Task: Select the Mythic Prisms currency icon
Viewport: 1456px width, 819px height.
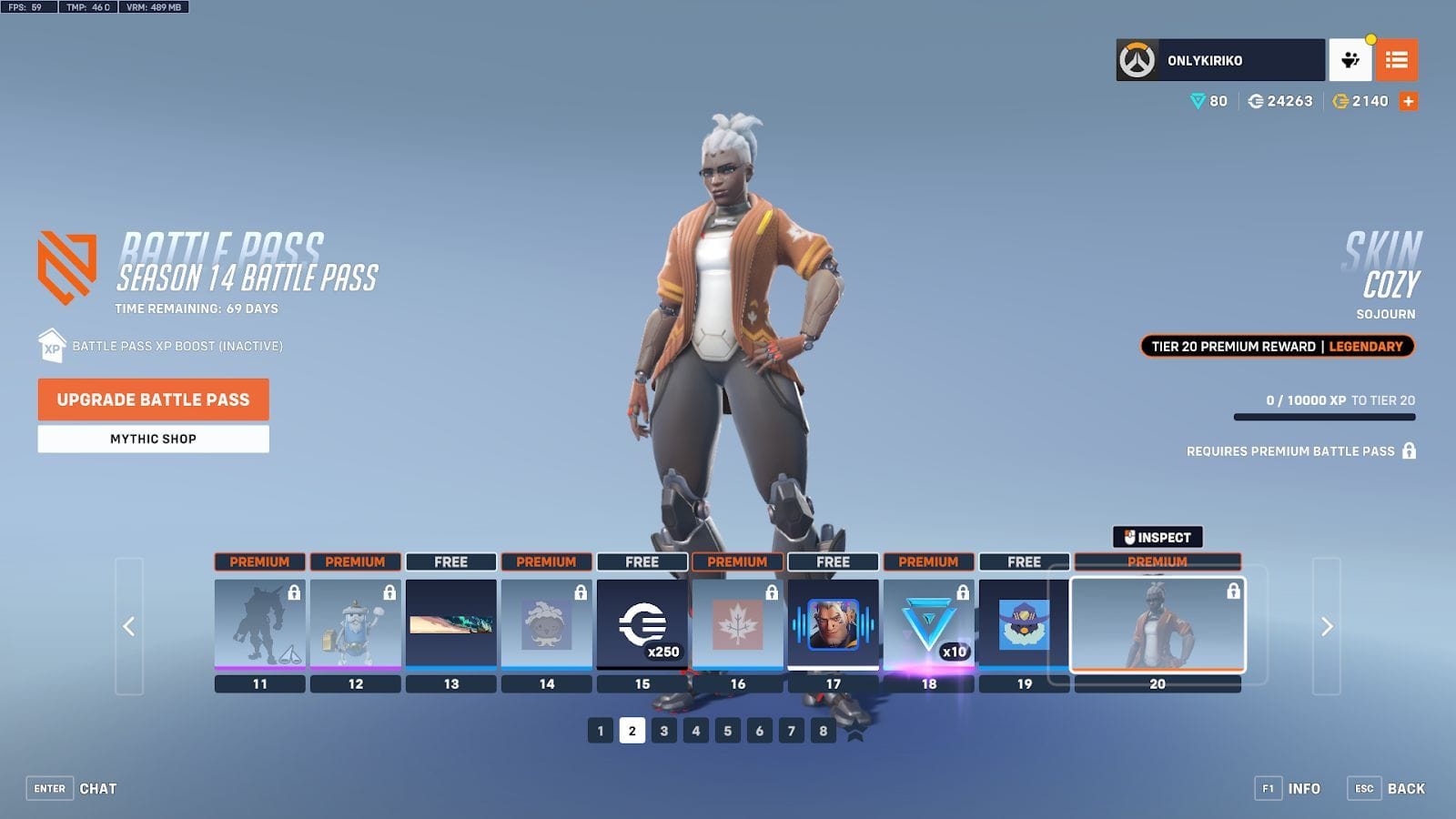Action: click(x=1199, y=102)
